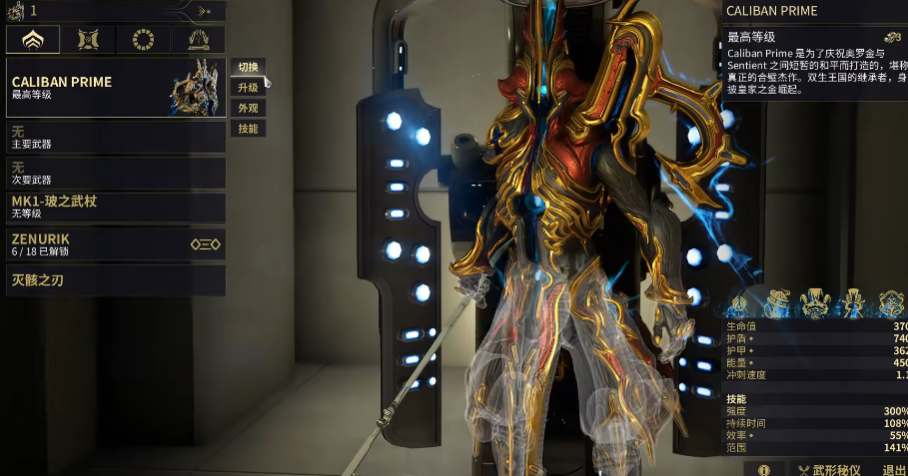
Task: Select the Caliban Prime warframe slot
Action: 115,88
